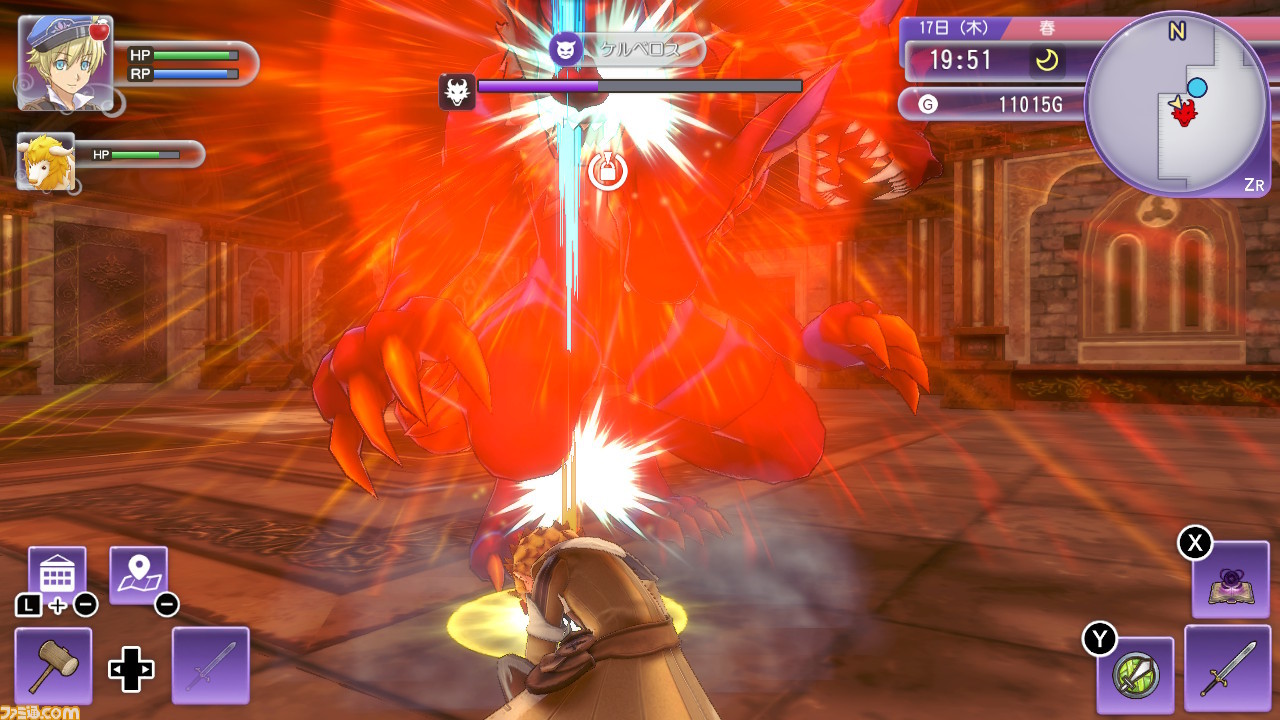The height and width of the screenshot is (720, 1280).
Task: Use the green sword skill icon
Action: pos(1135,672)
